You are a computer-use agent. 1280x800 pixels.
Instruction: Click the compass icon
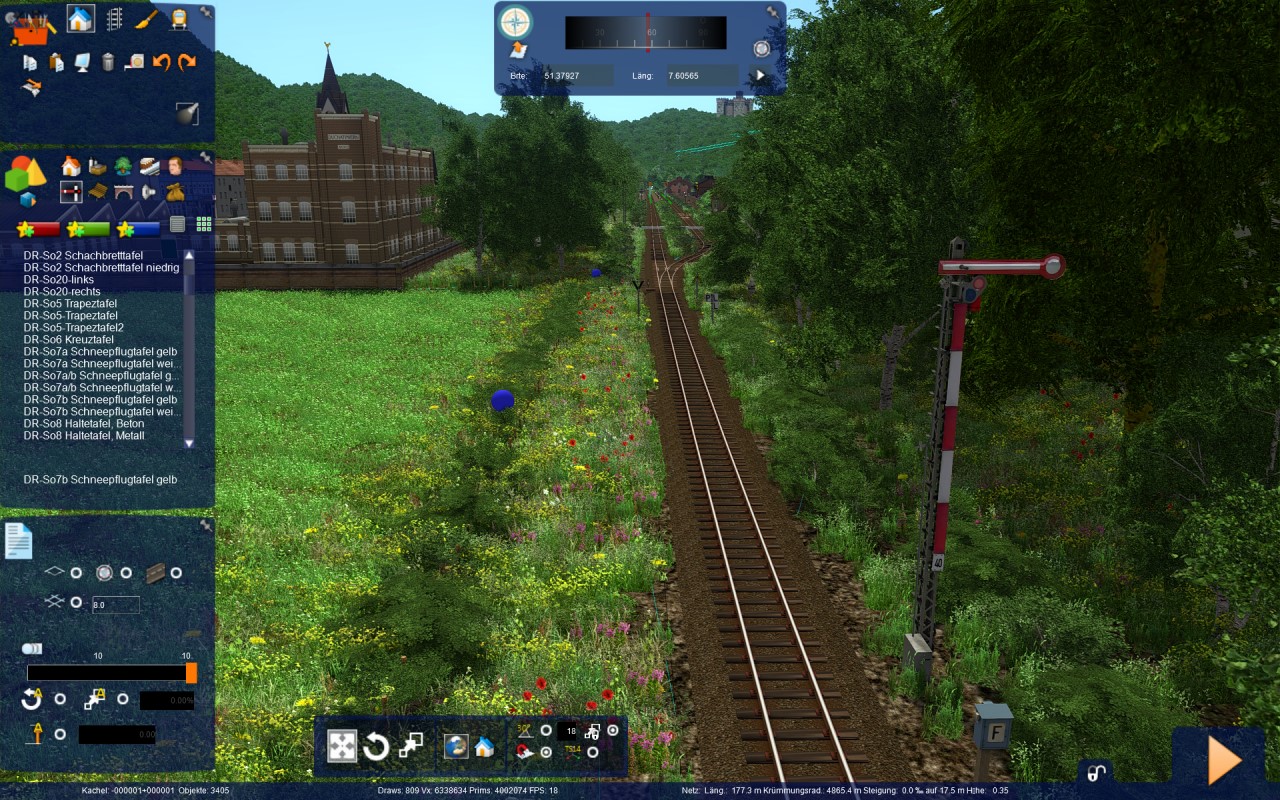click(x=516, y=22)
